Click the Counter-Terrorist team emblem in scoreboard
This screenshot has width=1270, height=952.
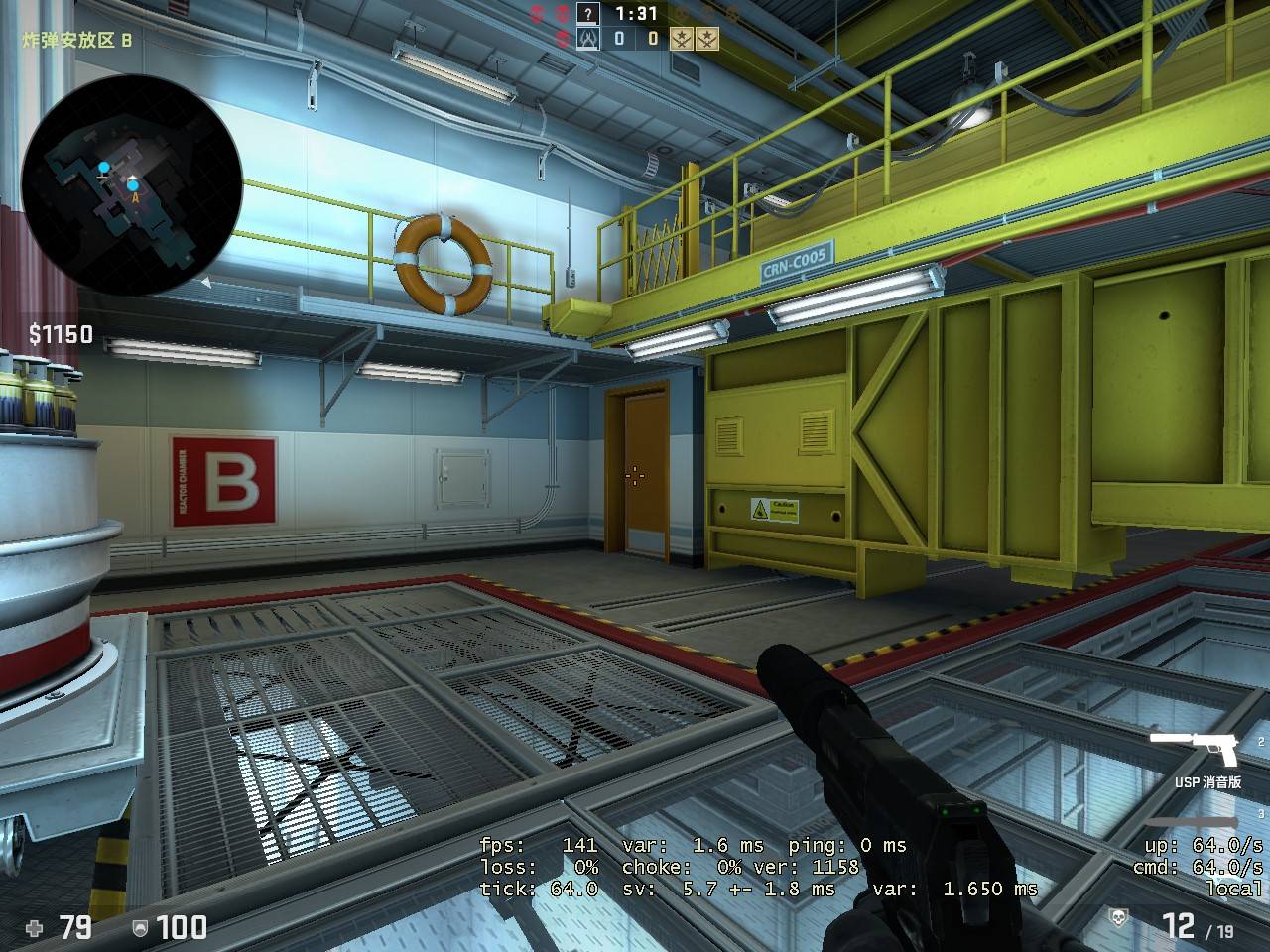(x=588, y=39)
